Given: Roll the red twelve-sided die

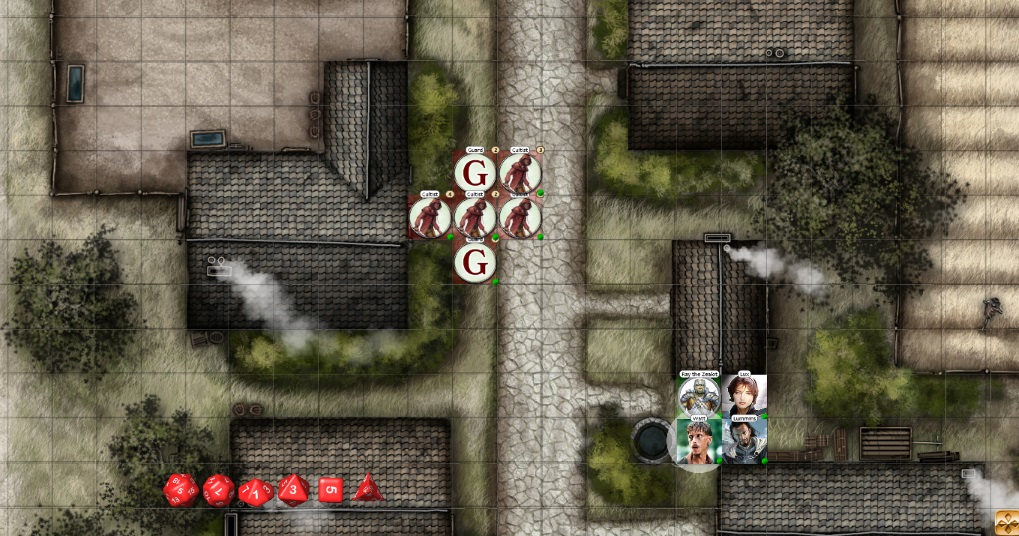Looking at the screenshot, I should point(219,490).
